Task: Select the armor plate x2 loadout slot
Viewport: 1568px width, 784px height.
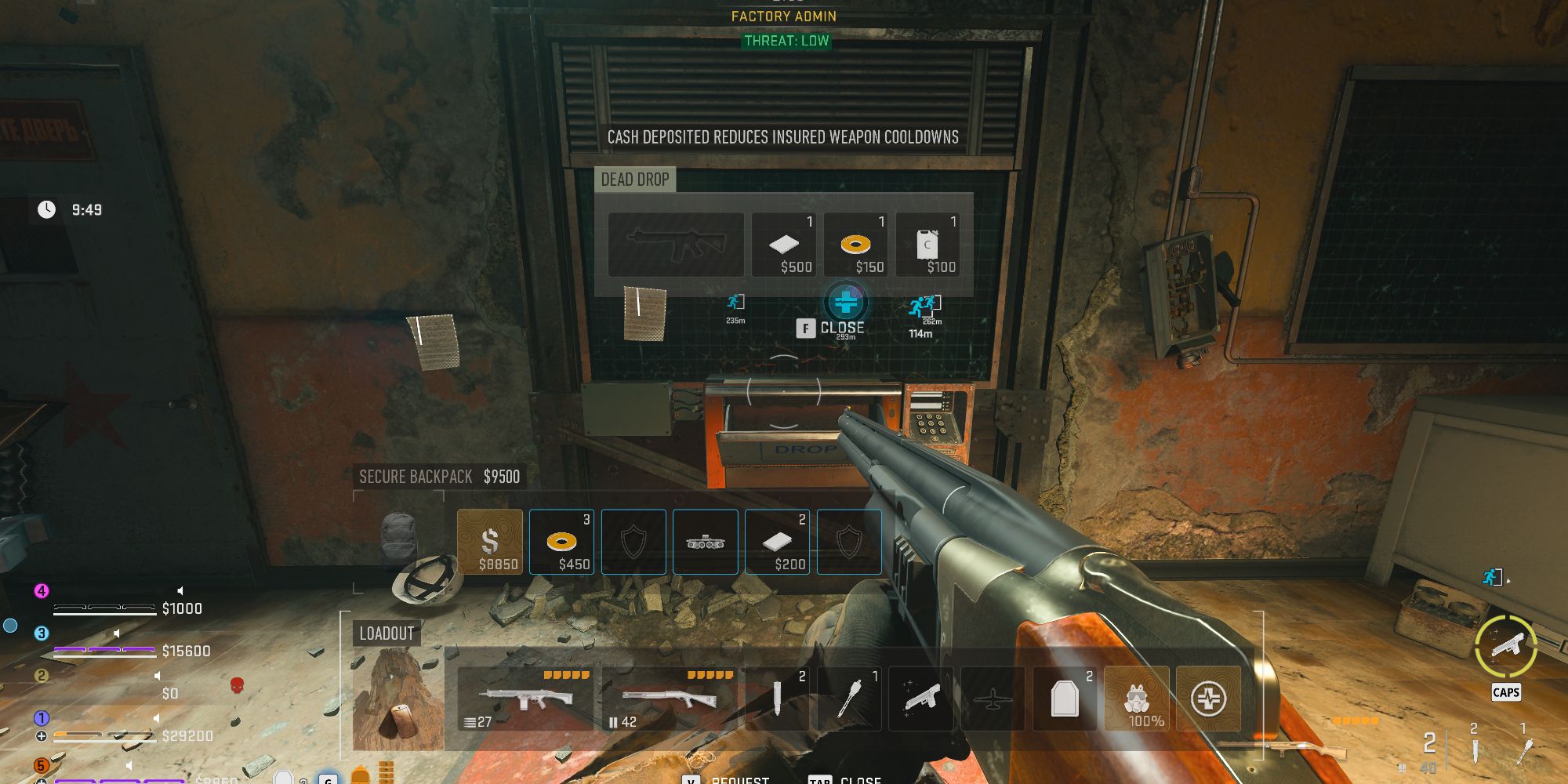Action: click(1065, 699)
